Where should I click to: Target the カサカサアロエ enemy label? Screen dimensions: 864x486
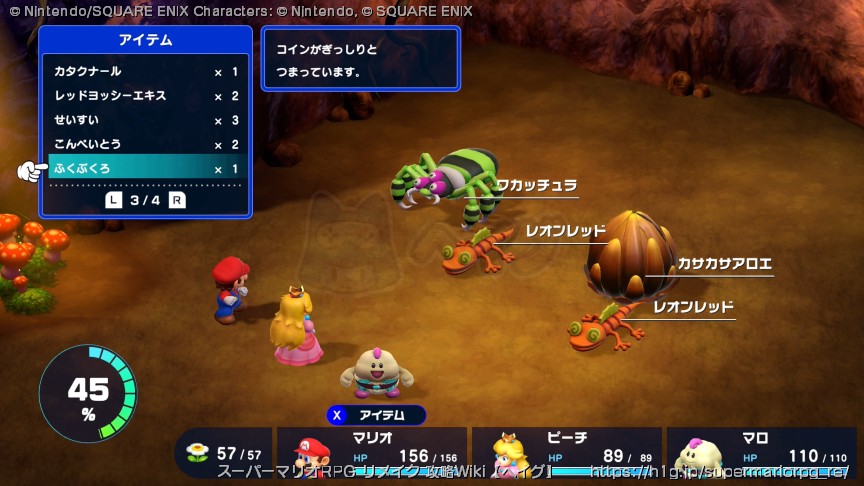724,264
